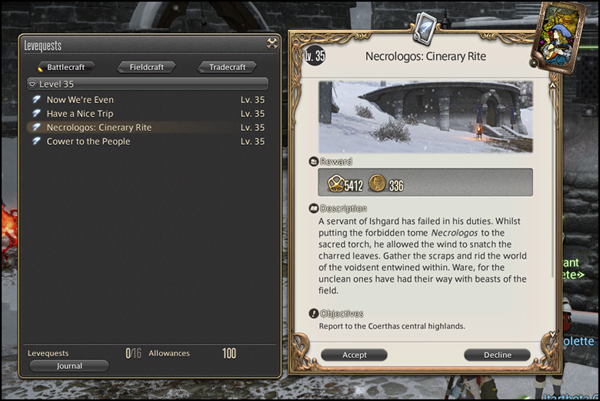
Task: Select Necrologos: Cinerary Rite in the list
Action: pyautogui.click(x=98, y=128)
